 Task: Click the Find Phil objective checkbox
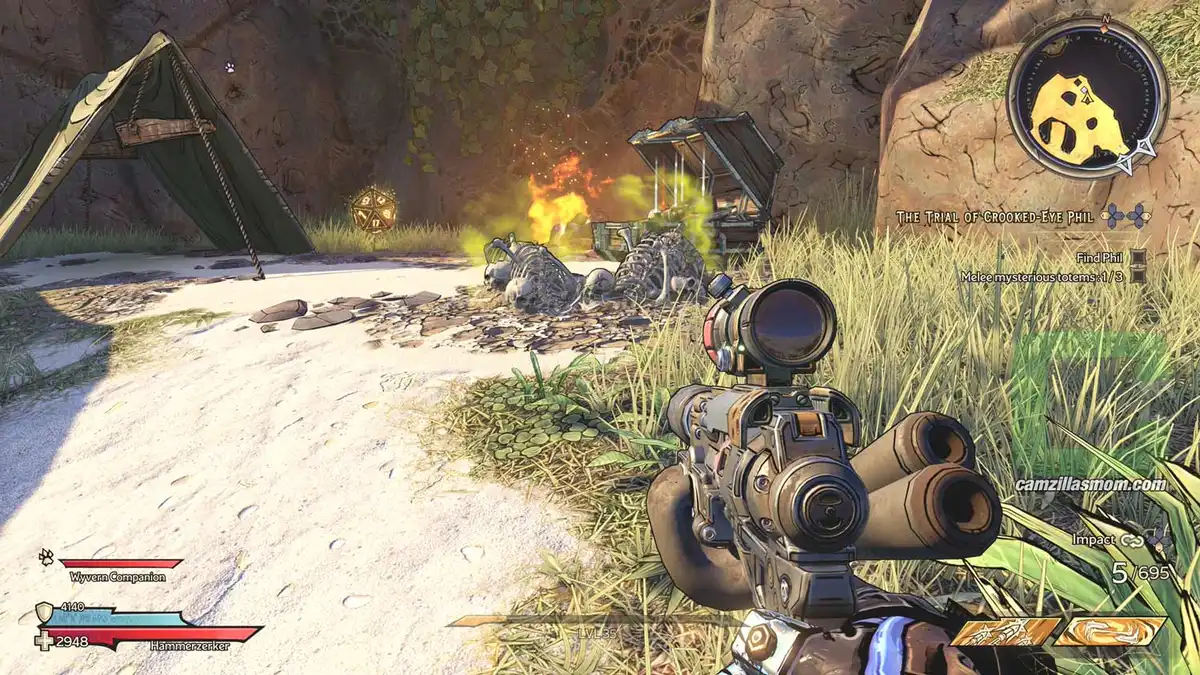tap(1138, 257)
